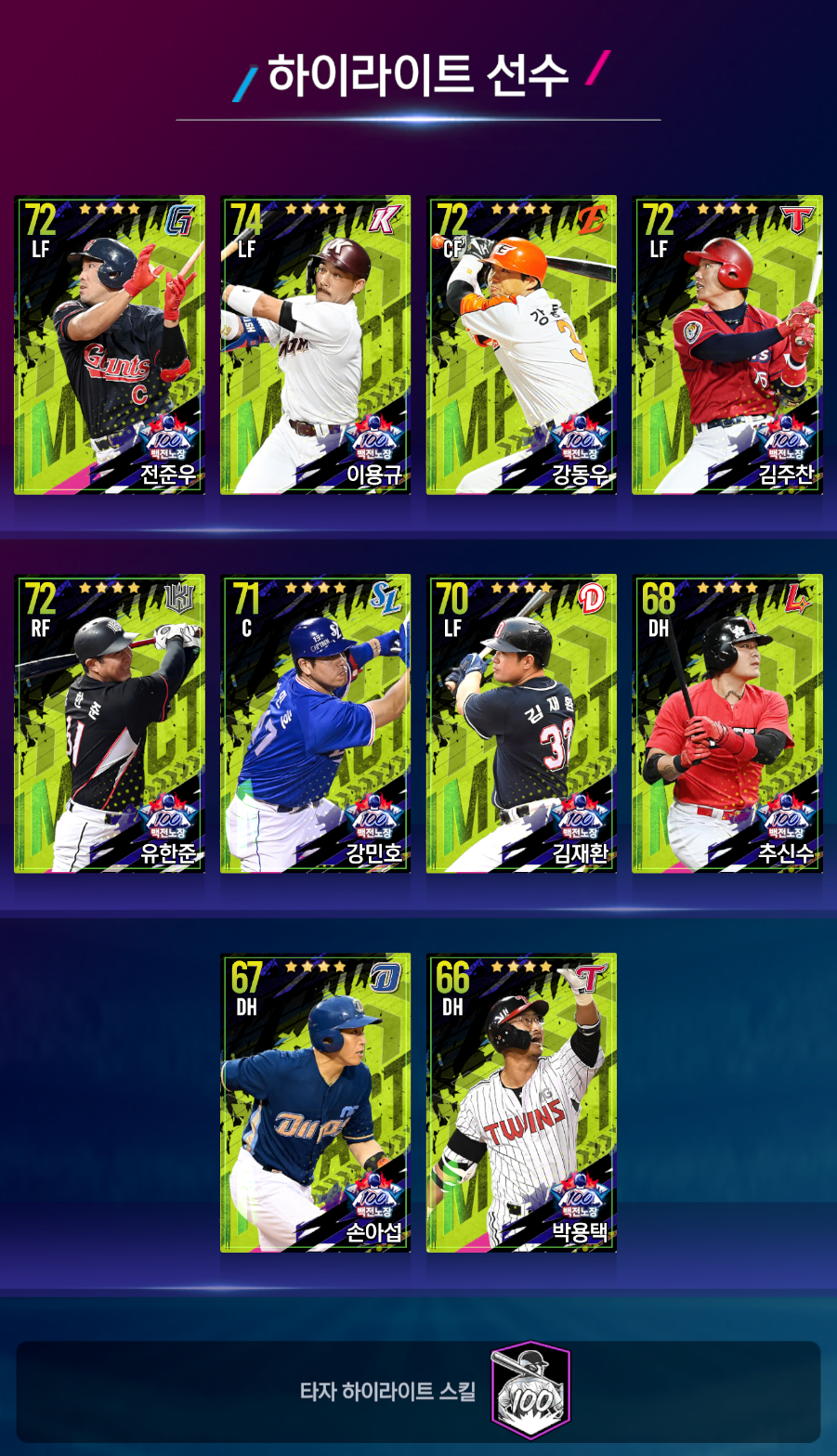Open the 강동우 CF player card
Screen dimensions: 837x1456
click(521, 344)
